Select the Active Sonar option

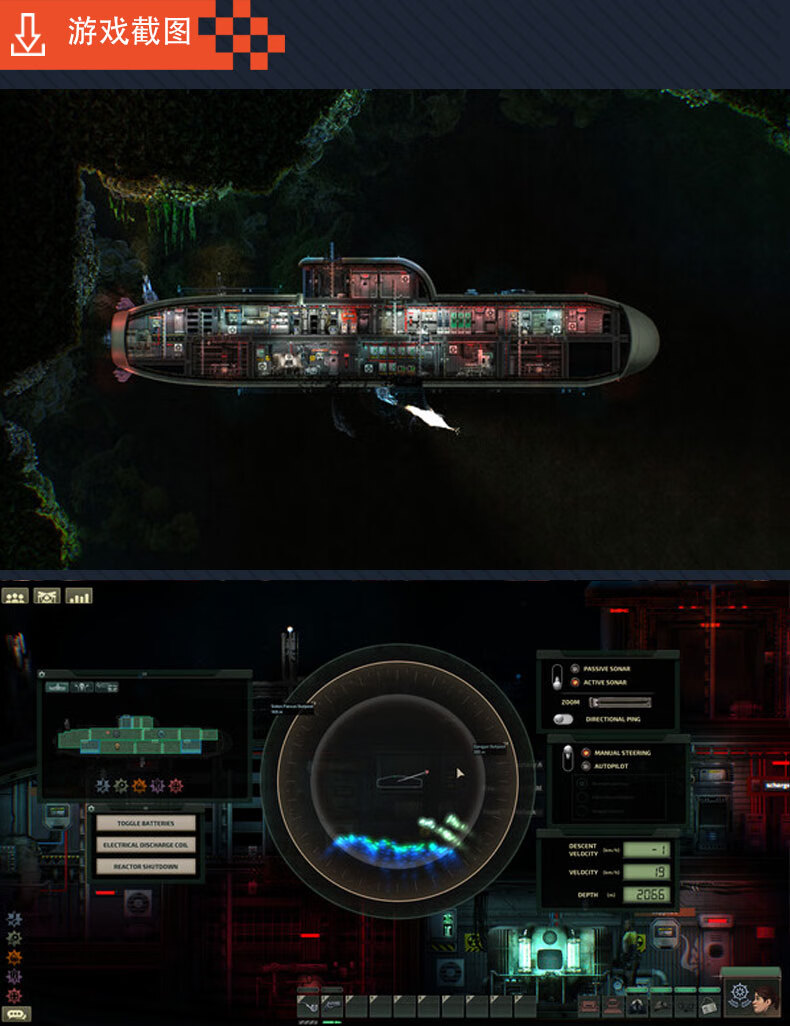click(x=574, y=682)
